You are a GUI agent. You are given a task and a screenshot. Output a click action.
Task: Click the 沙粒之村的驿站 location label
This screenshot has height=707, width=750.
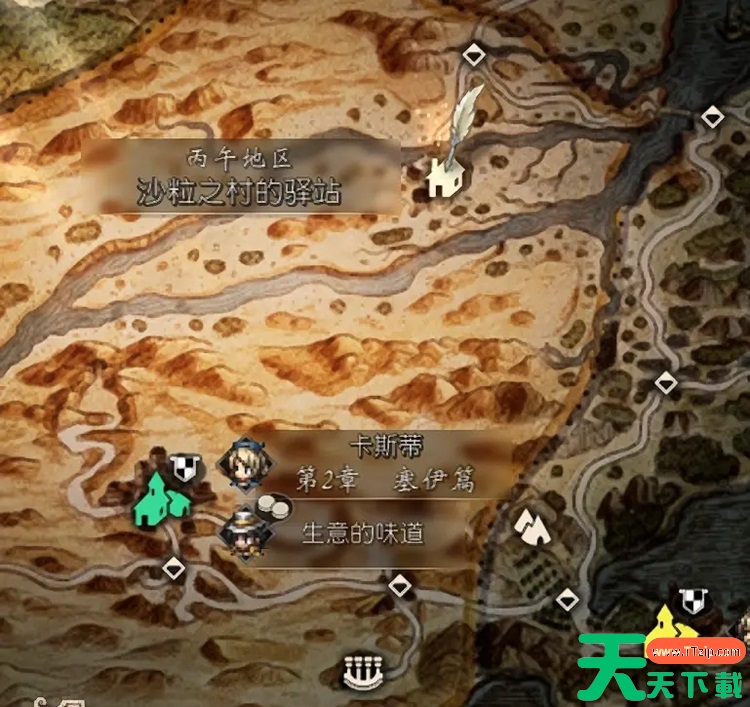[239, 190]
